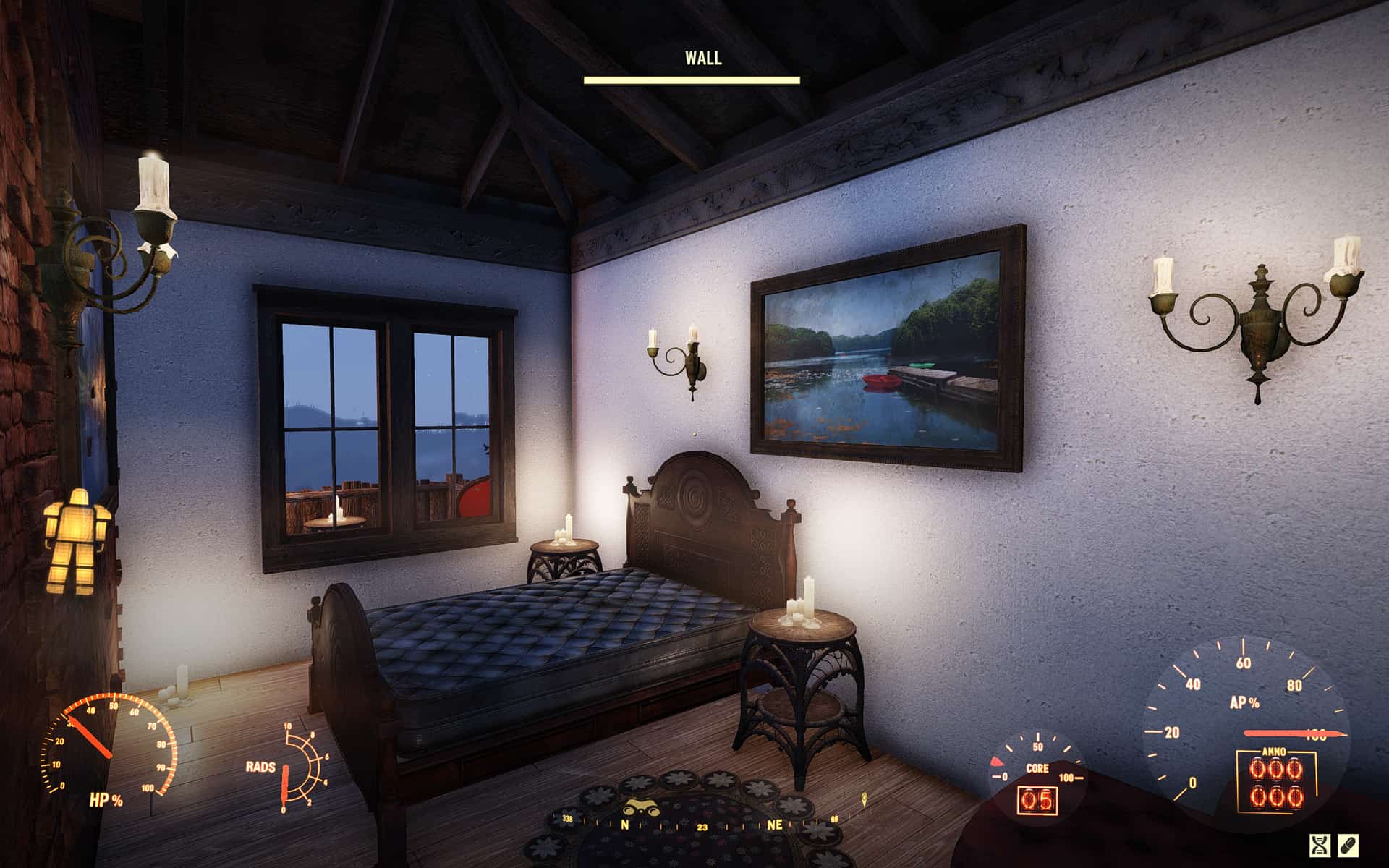Image resolution: width=1389 pixels, height=868 pixels.
Task: Click the power armor condition figure
Action: tap(76, 540)
